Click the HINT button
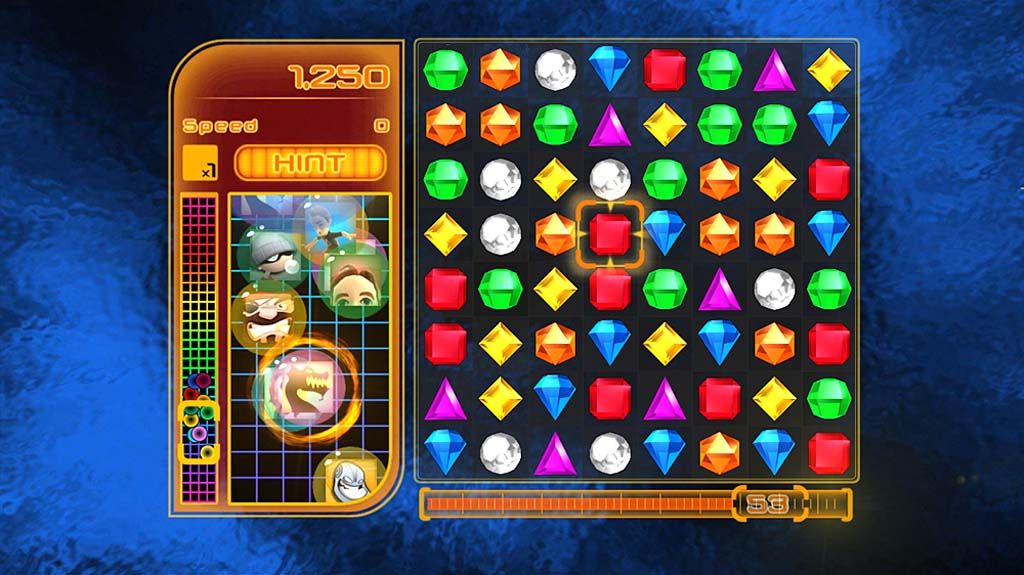The width and height of the screenshot is (1024, 575). coord(309,162)
